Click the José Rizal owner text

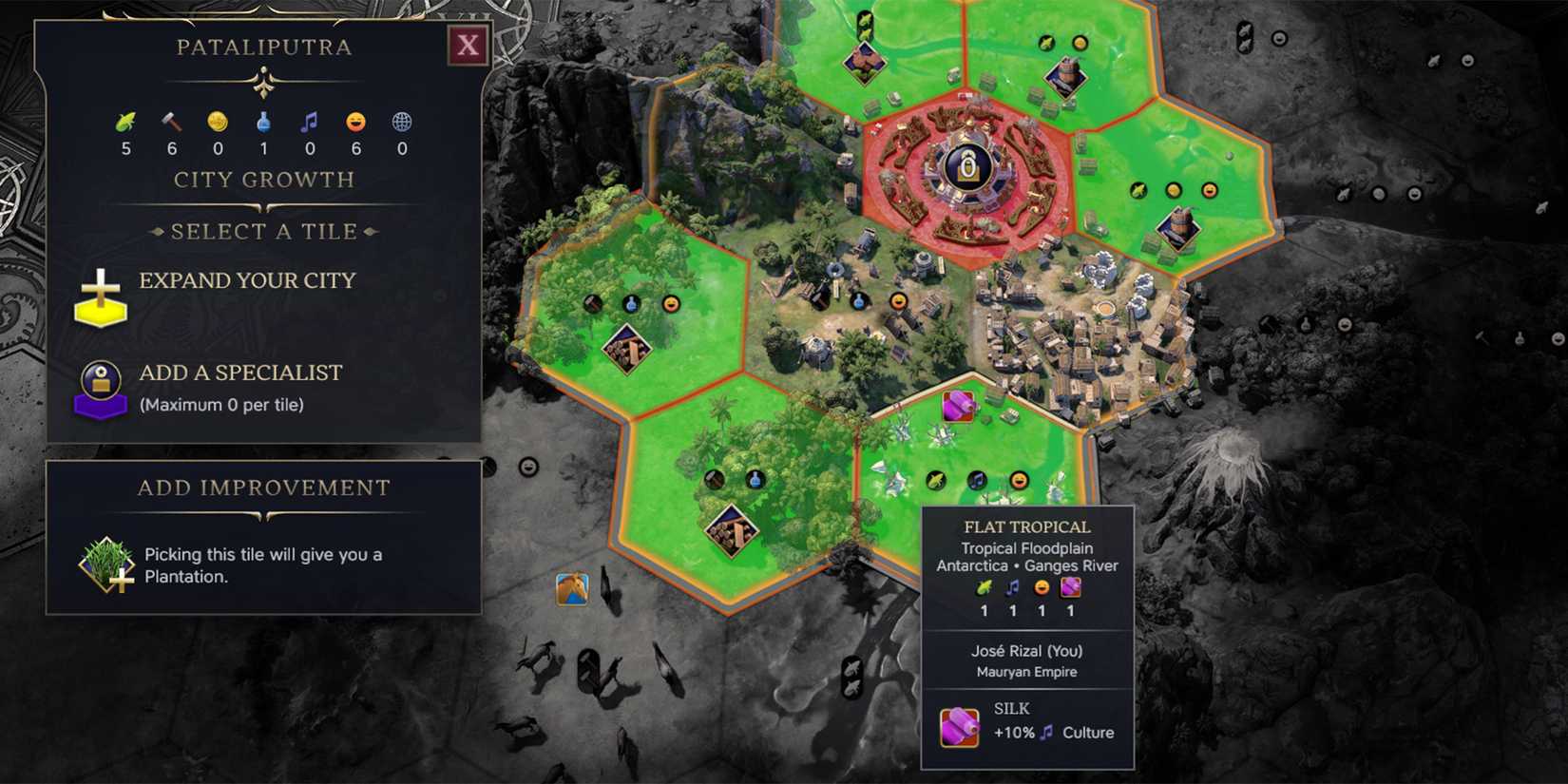[x=1027, y=651]
